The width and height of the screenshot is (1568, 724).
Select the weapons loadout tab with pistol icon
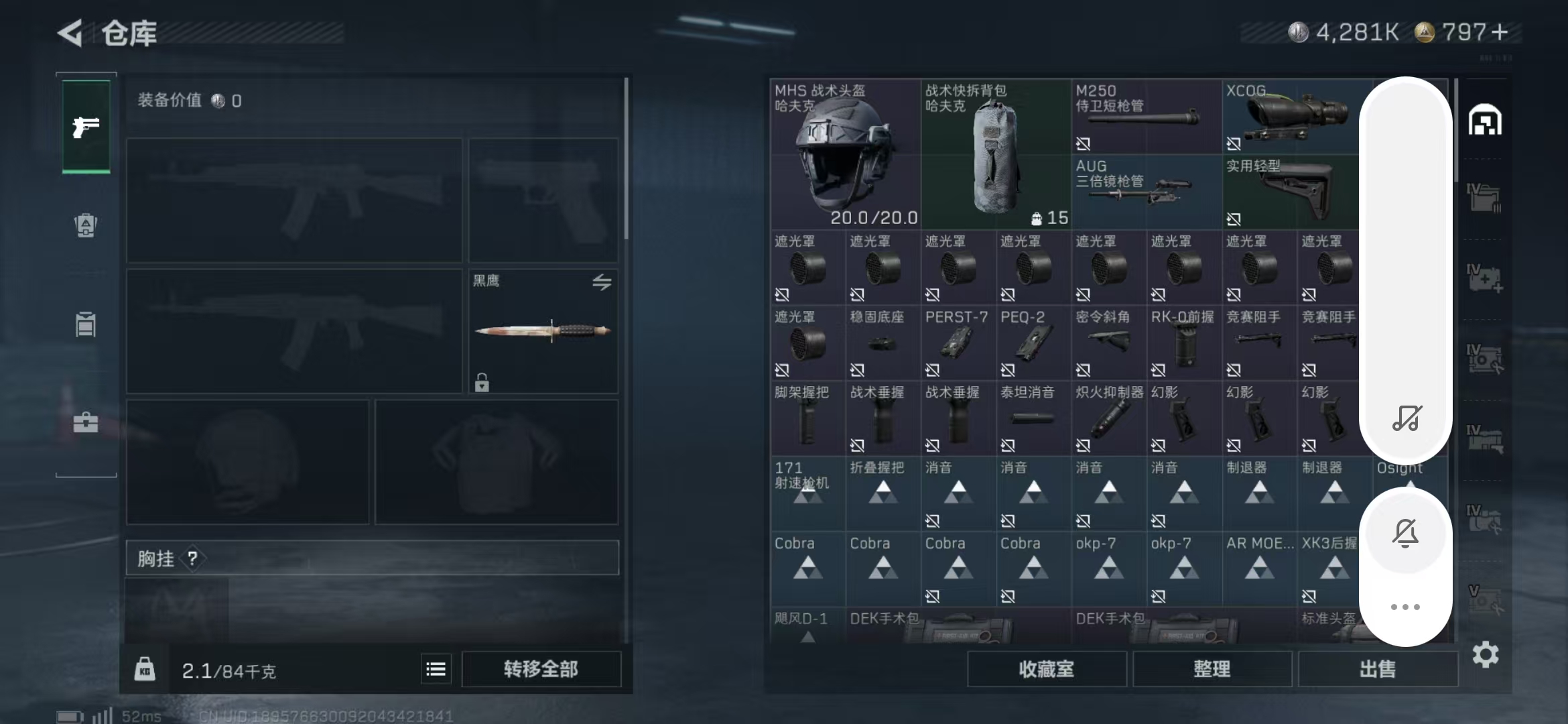[86, 126]
